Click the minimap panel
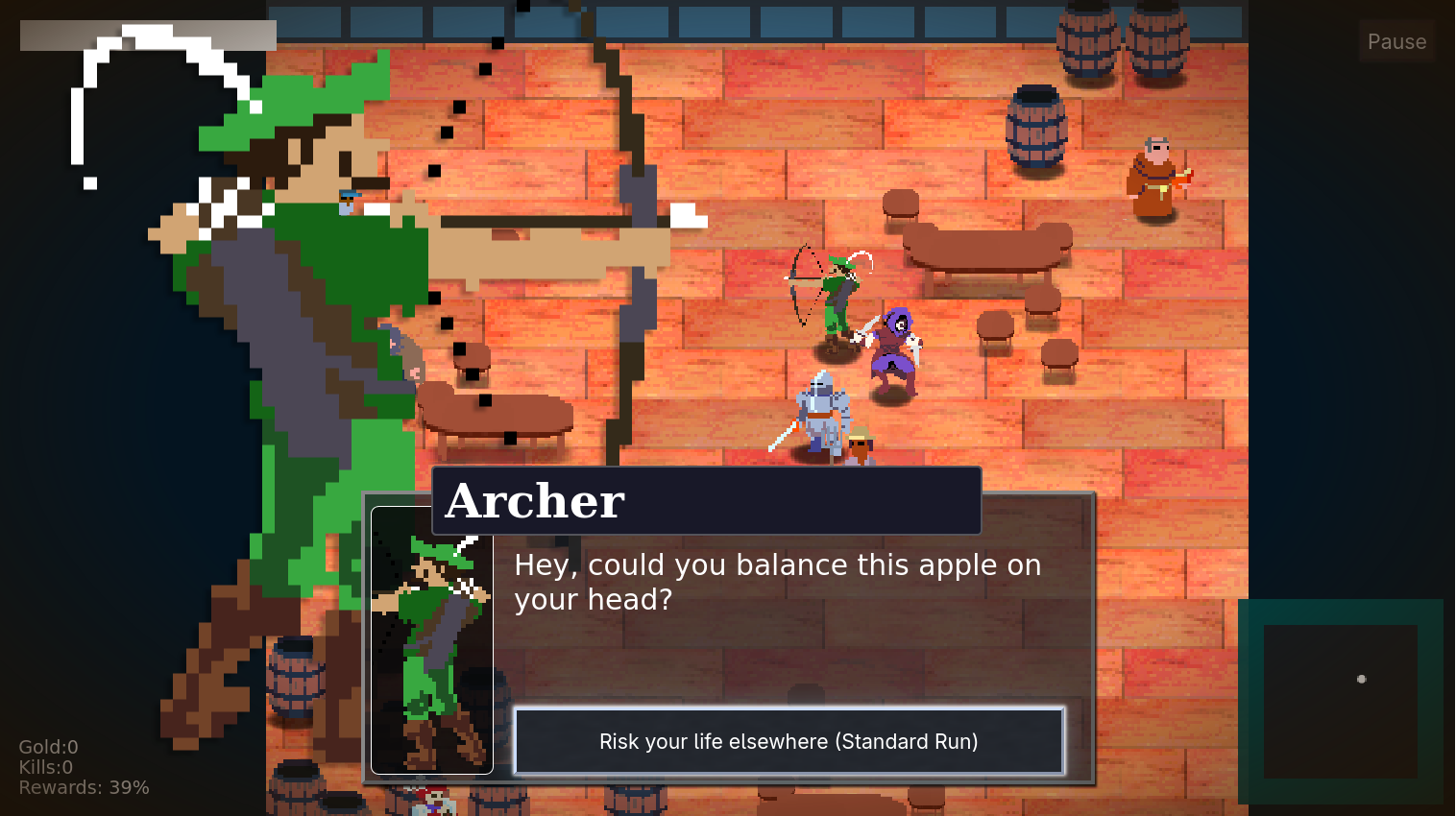The image size is (1456, 816). pos(1340,702)
